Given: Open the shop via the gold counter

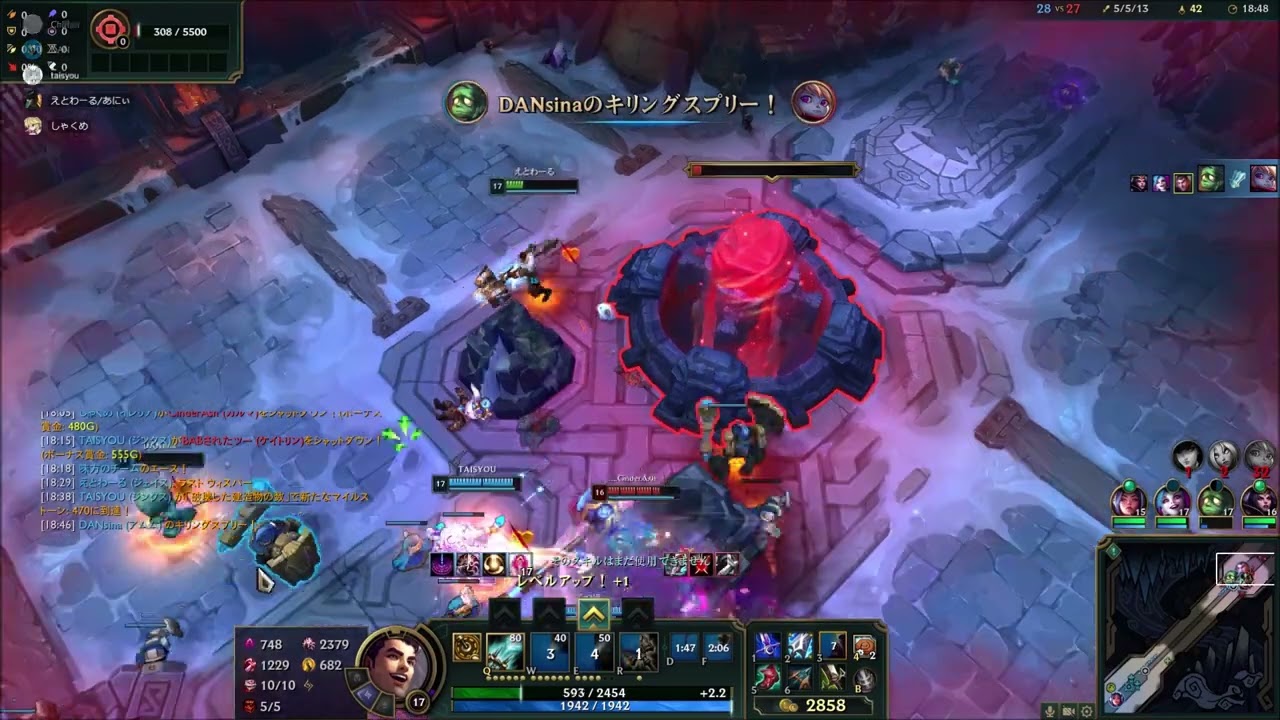Looking at the screenshot, I should click(812, 705).
